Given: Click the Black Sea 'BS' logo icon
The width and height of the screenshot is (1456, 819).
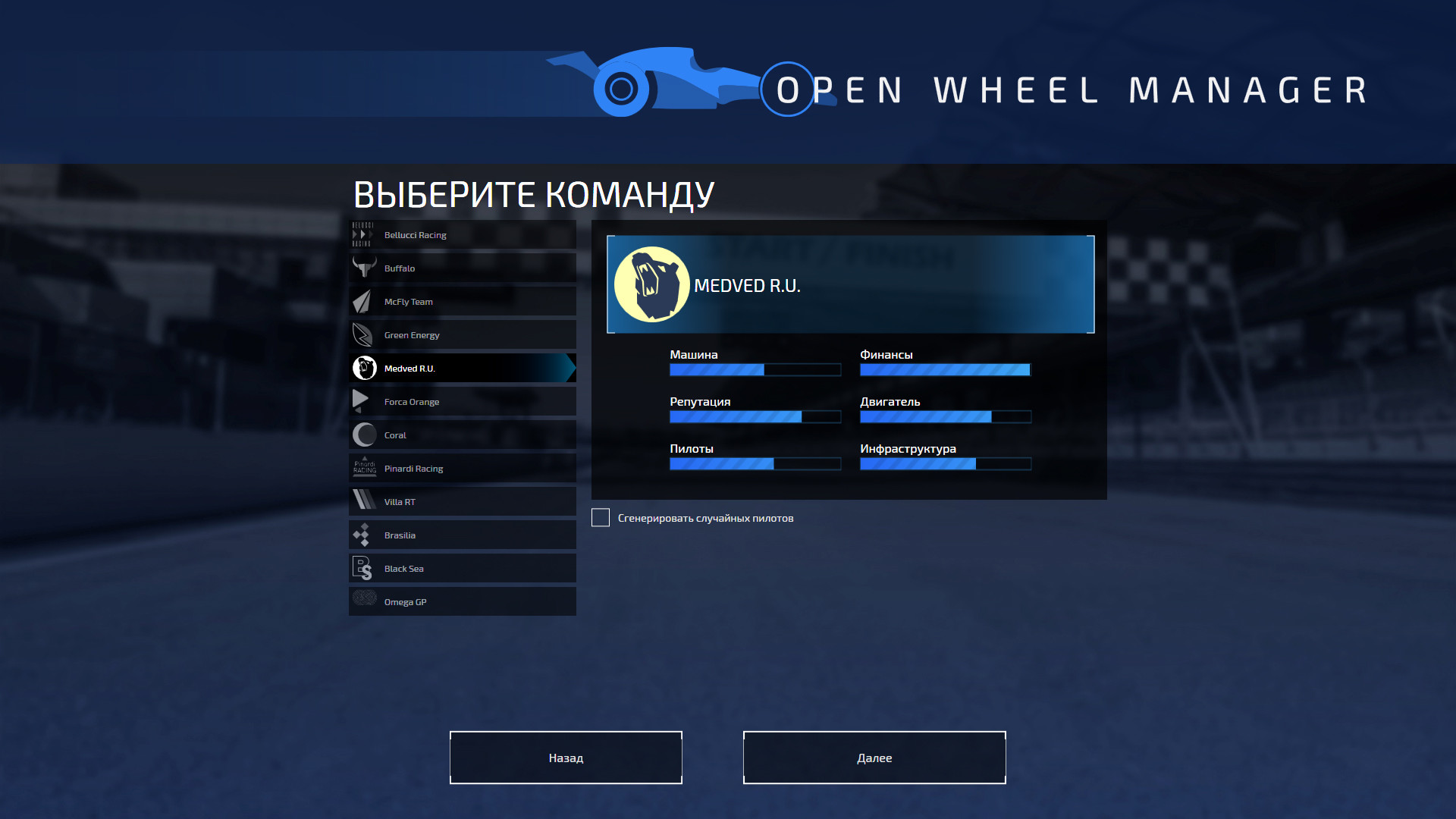Looking at the screenshot, I should [x=365, y=568].
